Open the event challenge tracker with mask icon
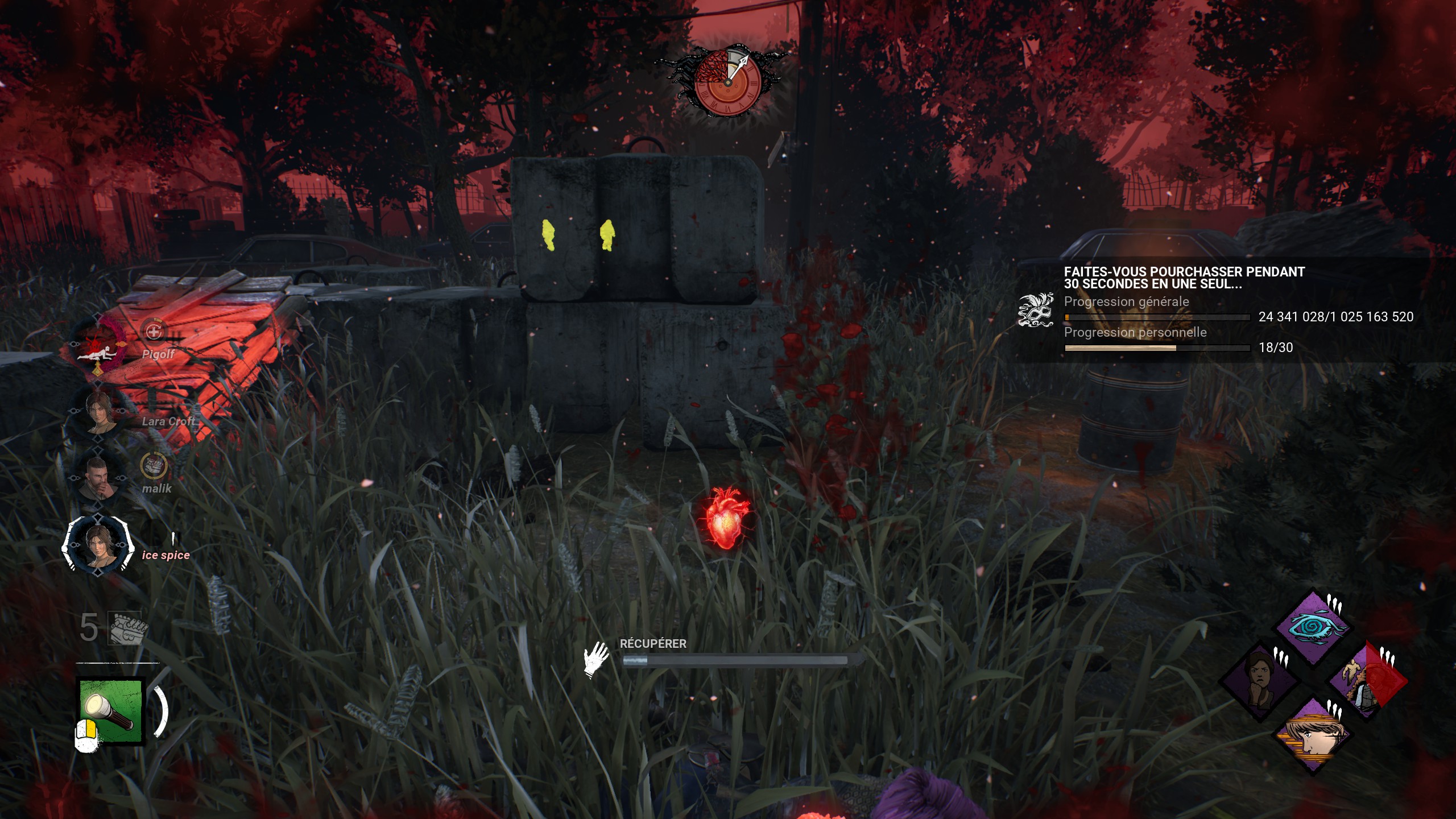The image size is (1456, 819). [x=1036, y=311]
